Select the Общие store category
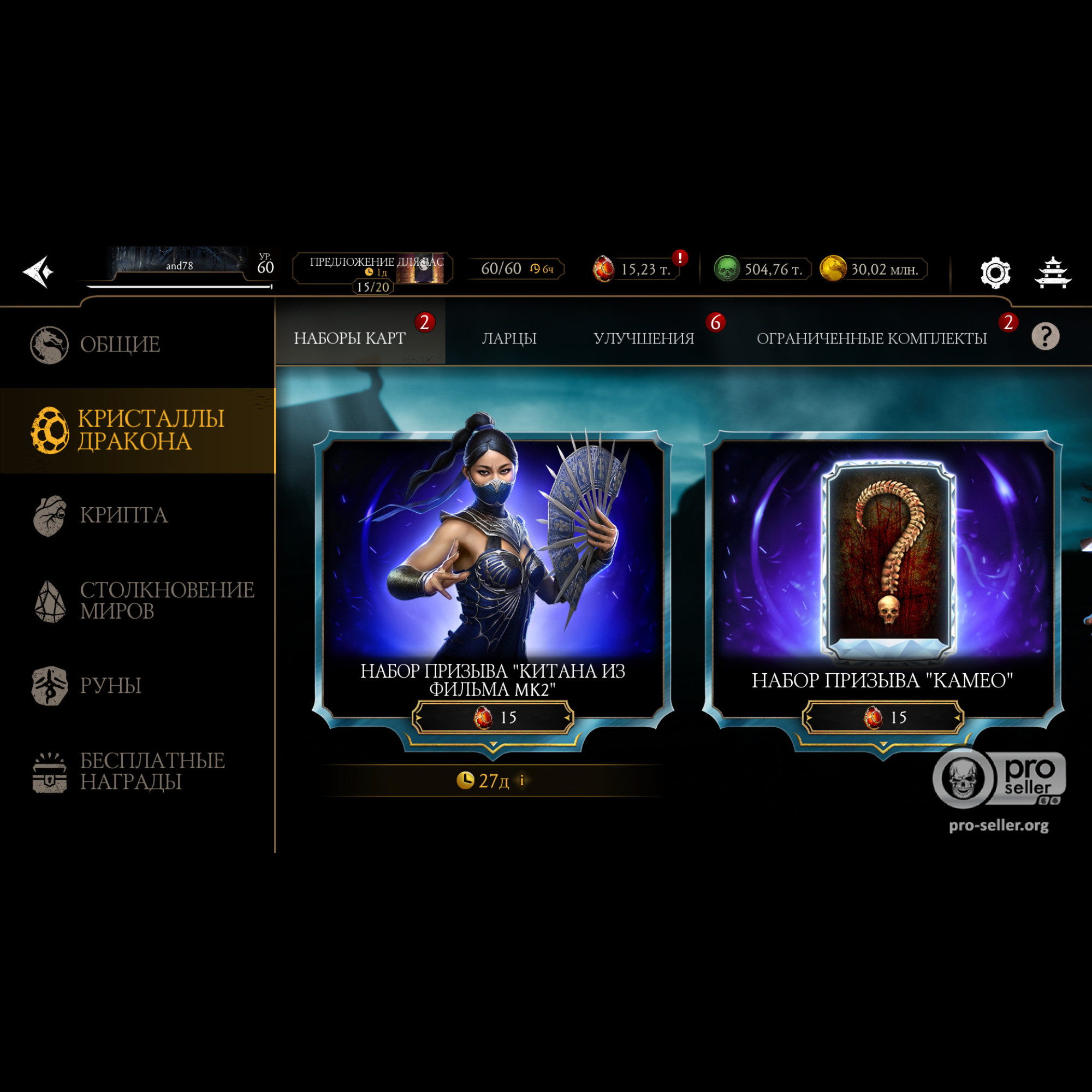Viewport: 1092px width, 1092px height. 120,344
